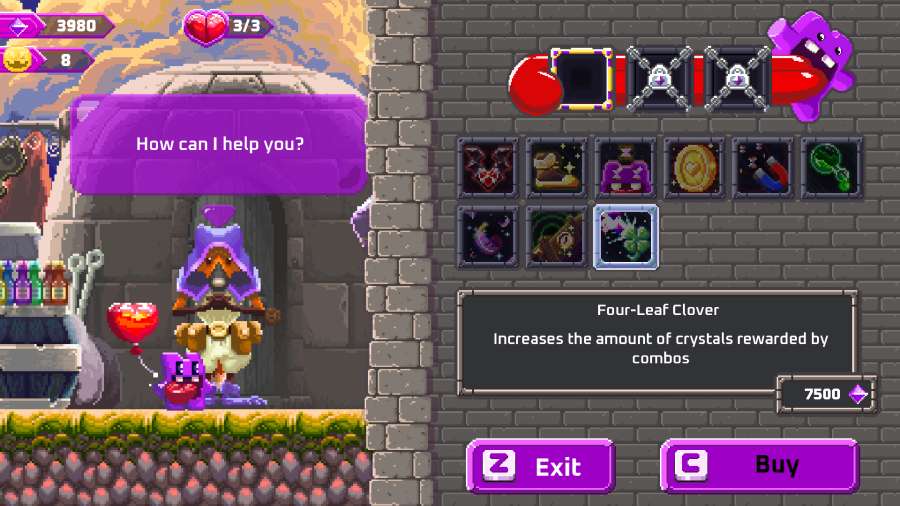Choose the broken heart shop item

point(489,167)
